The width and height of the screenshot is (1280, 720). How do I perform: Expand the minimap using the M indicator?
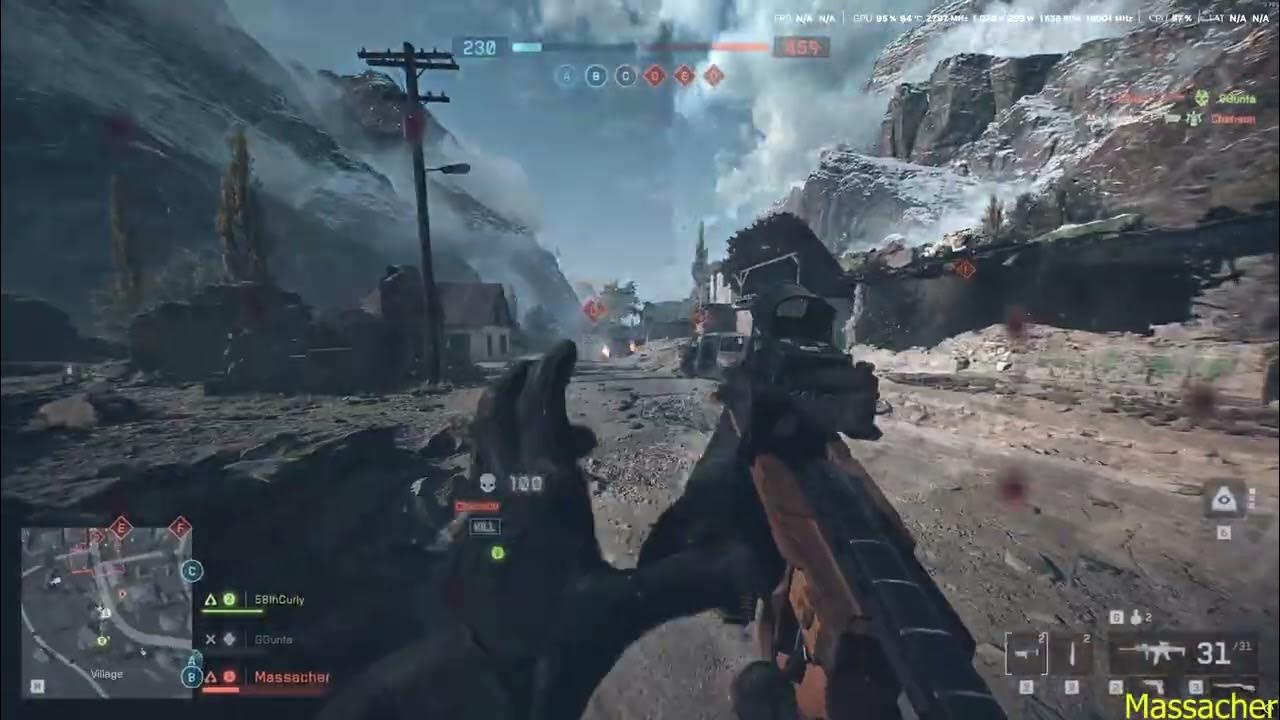click(x=37, y=686)
